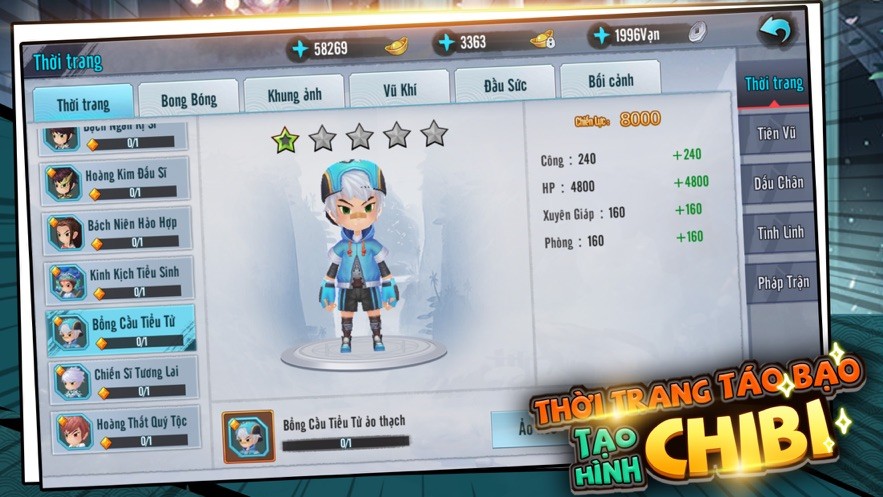Show the Đầu Sức tab
Screen dimensions: 883x497
click(505, 85)
